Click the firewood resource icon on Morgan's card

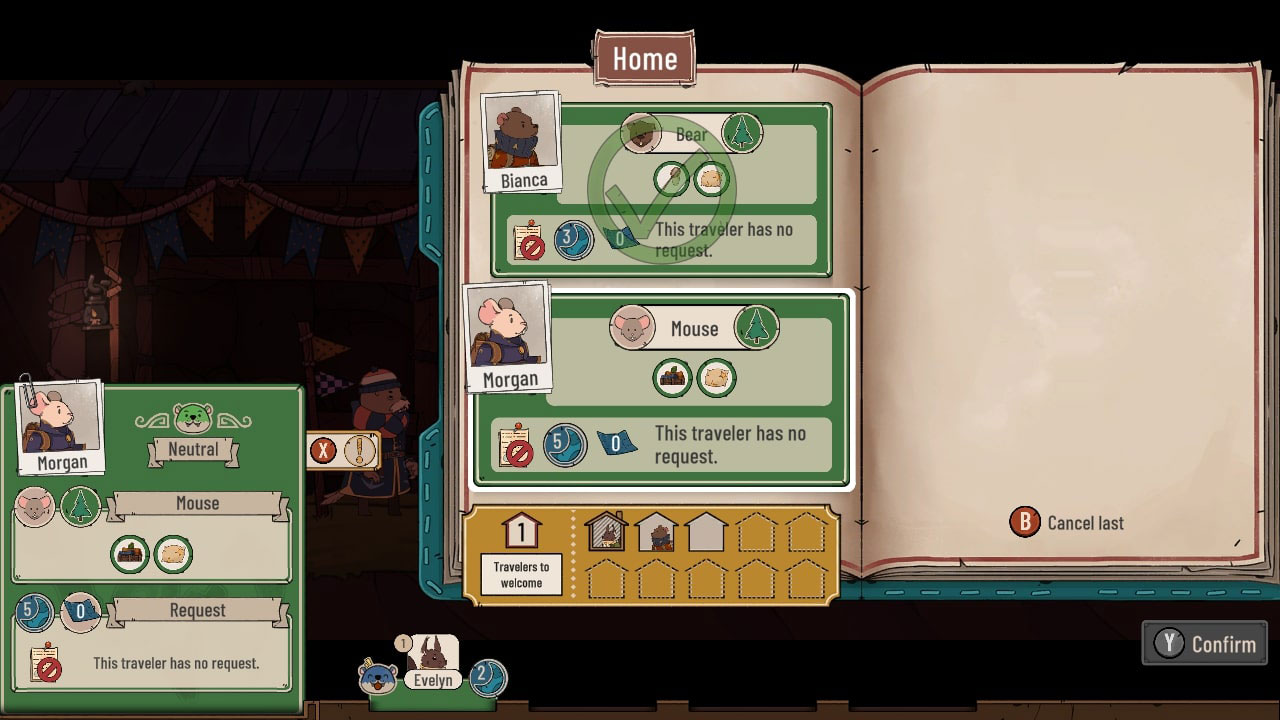(671, 378)
